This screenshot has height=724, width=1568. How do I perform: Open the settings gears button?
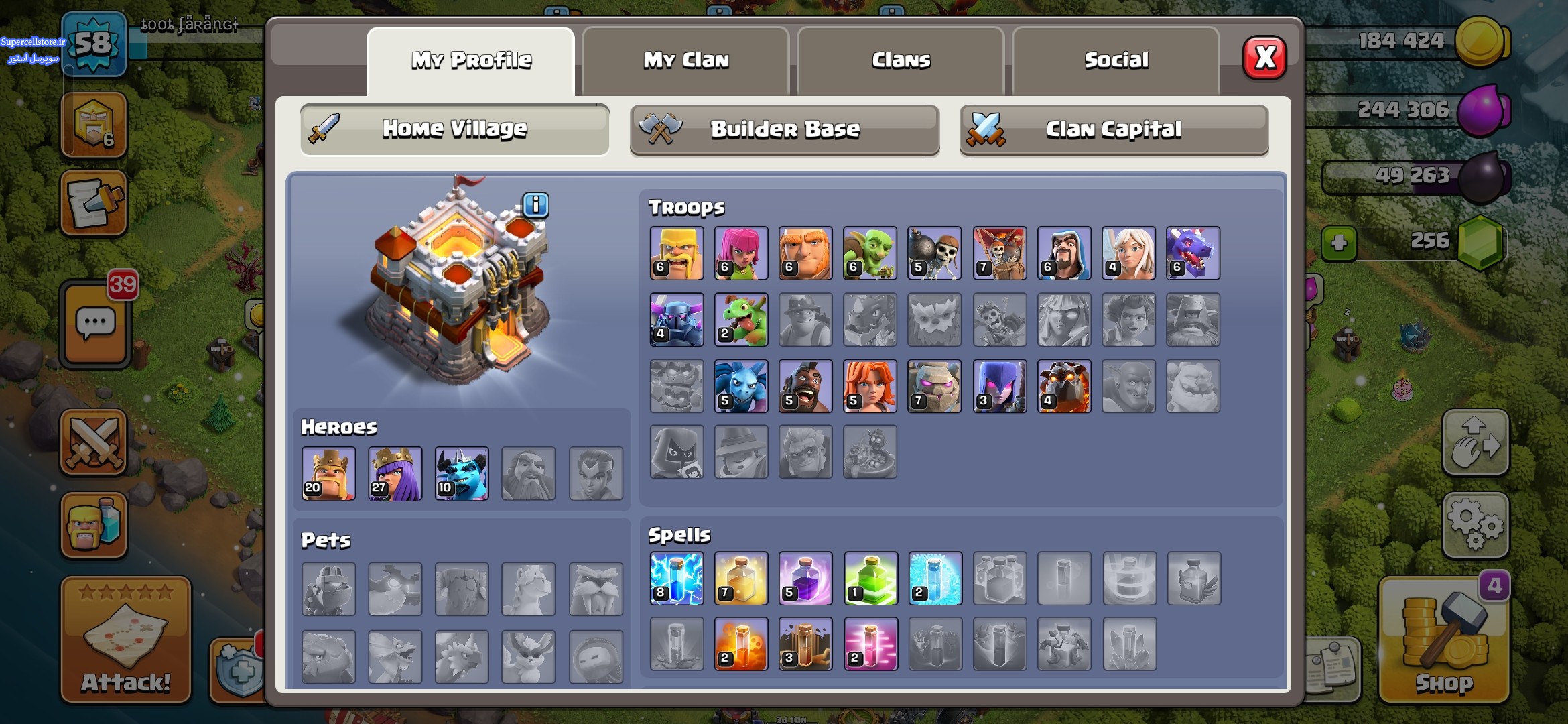click(1476, 525)
